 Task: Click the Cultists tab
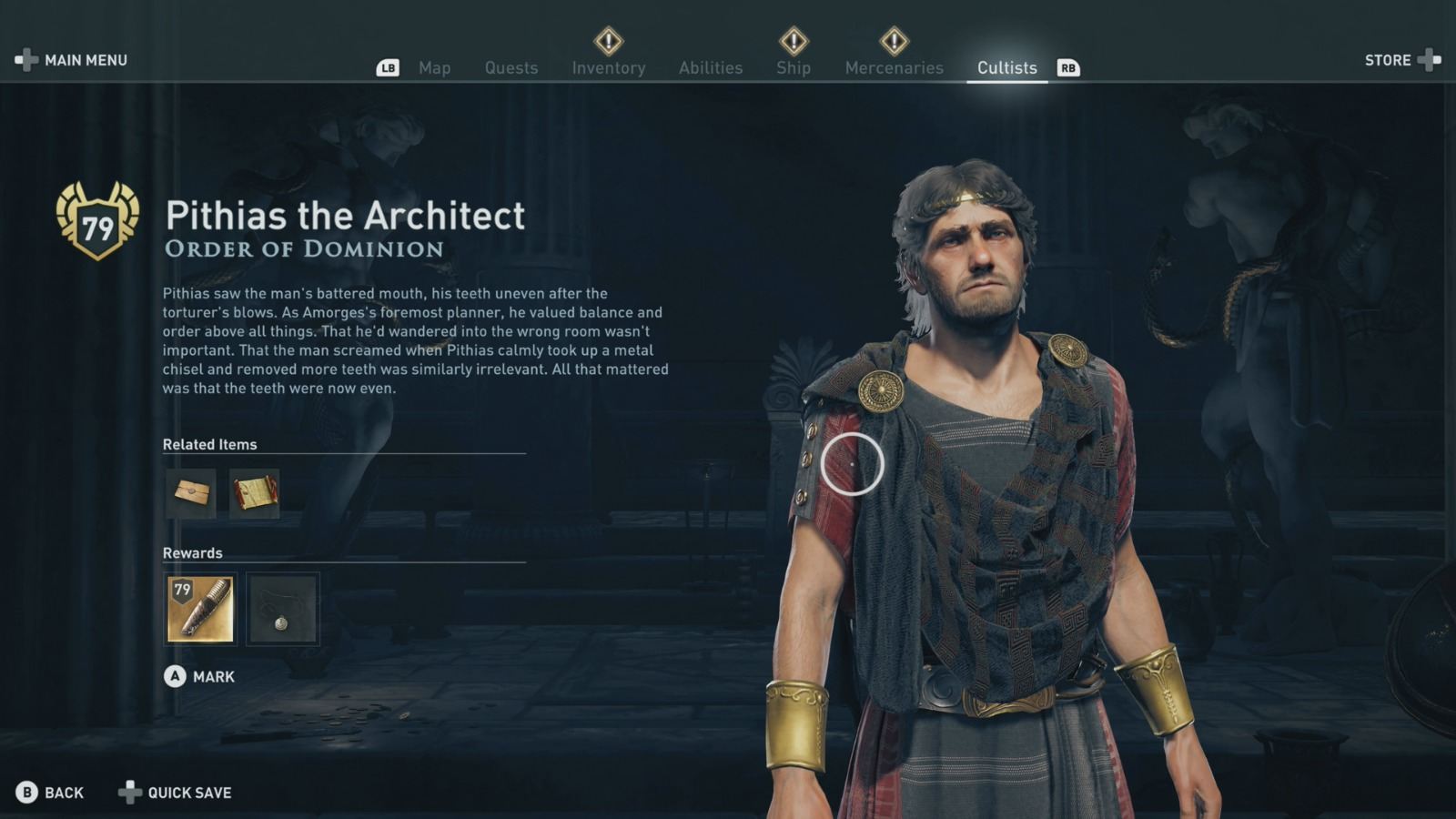pos(1006,68)
